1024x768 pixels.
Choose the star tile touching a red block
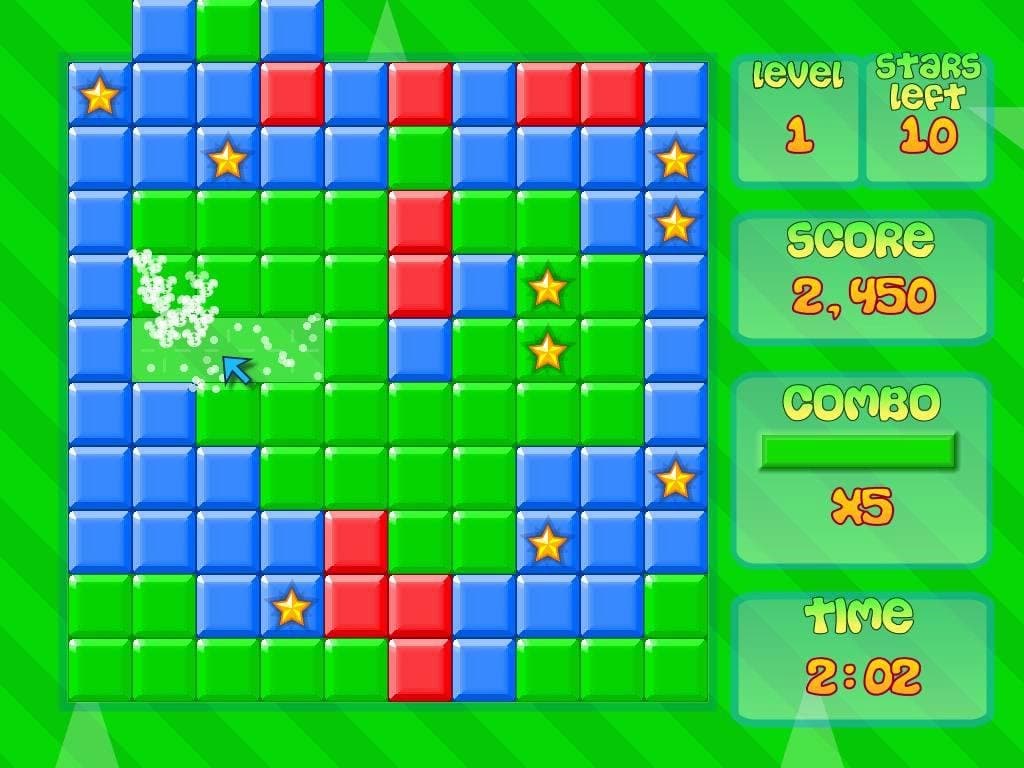point(291,607)
